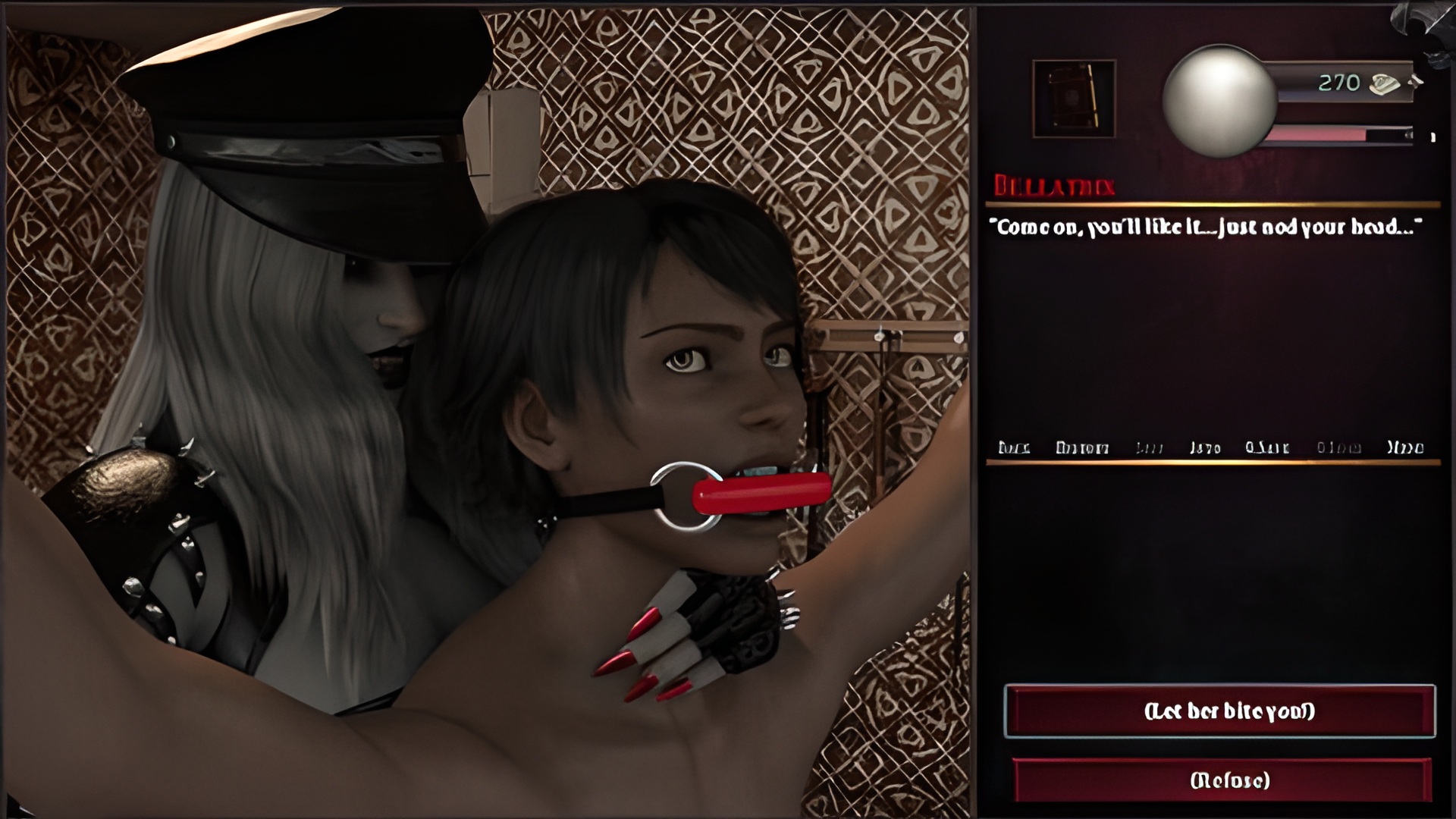Open the dialogue History log

[1082, 447]
